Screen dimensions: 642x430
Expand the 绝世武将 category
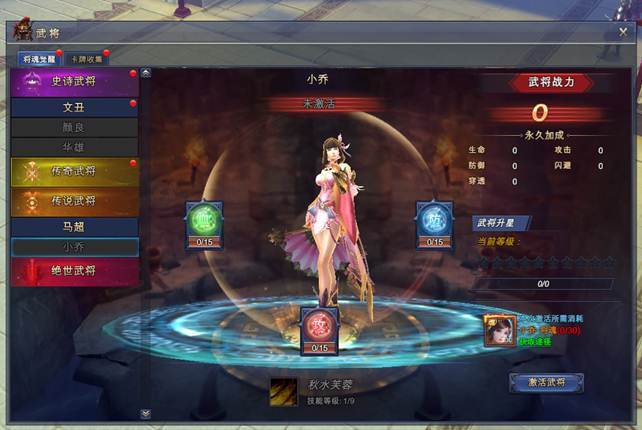pos(74,271)
